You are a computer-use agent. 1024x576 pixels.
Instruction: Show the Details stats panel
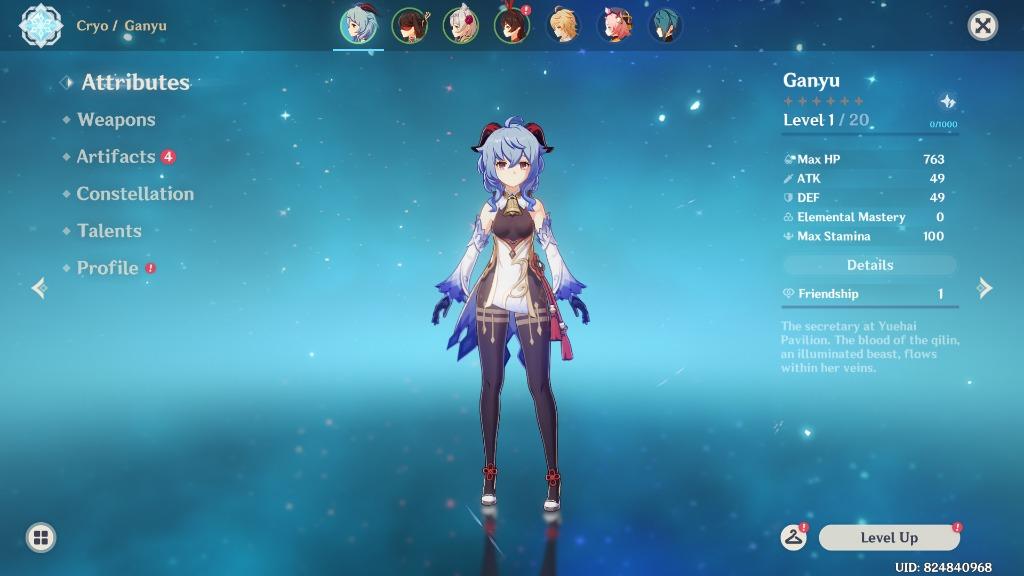click(870, 265)
